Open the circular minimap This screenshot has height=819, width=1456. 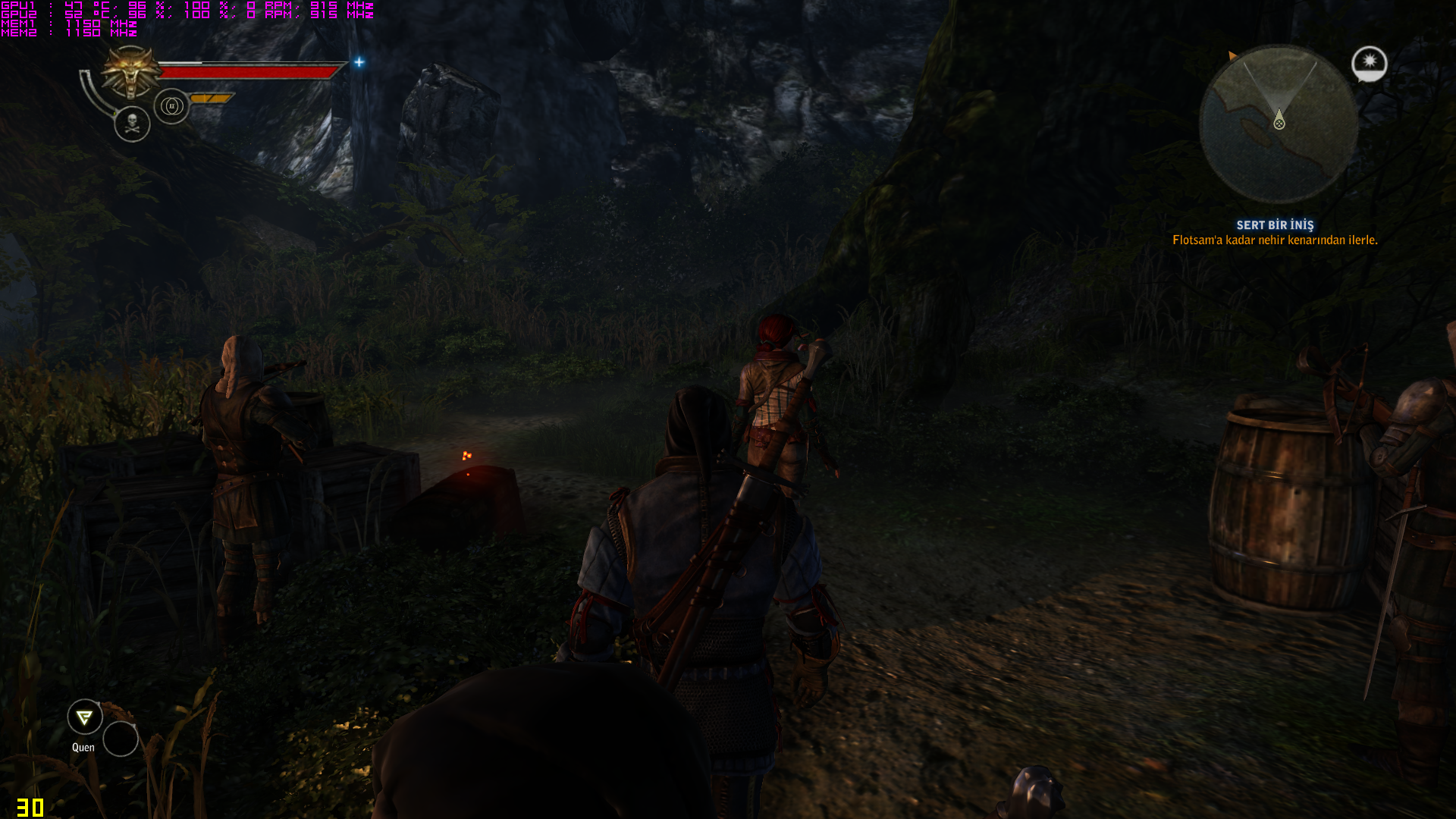point(1279,124)
